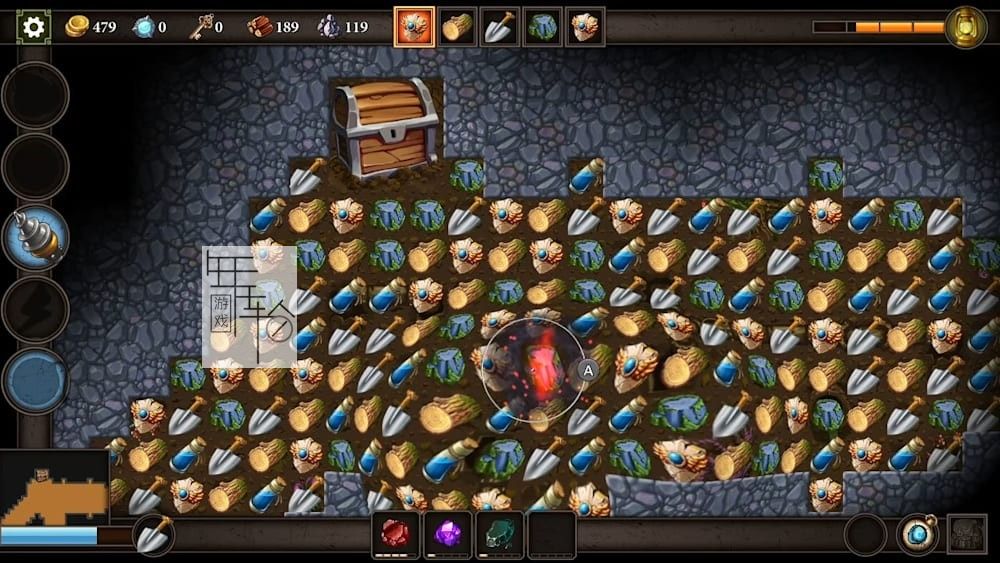Viewport: 1000px width, 563px height.
Task: Select the highlighted shell relic tile icon
Action: pos(414,27)
